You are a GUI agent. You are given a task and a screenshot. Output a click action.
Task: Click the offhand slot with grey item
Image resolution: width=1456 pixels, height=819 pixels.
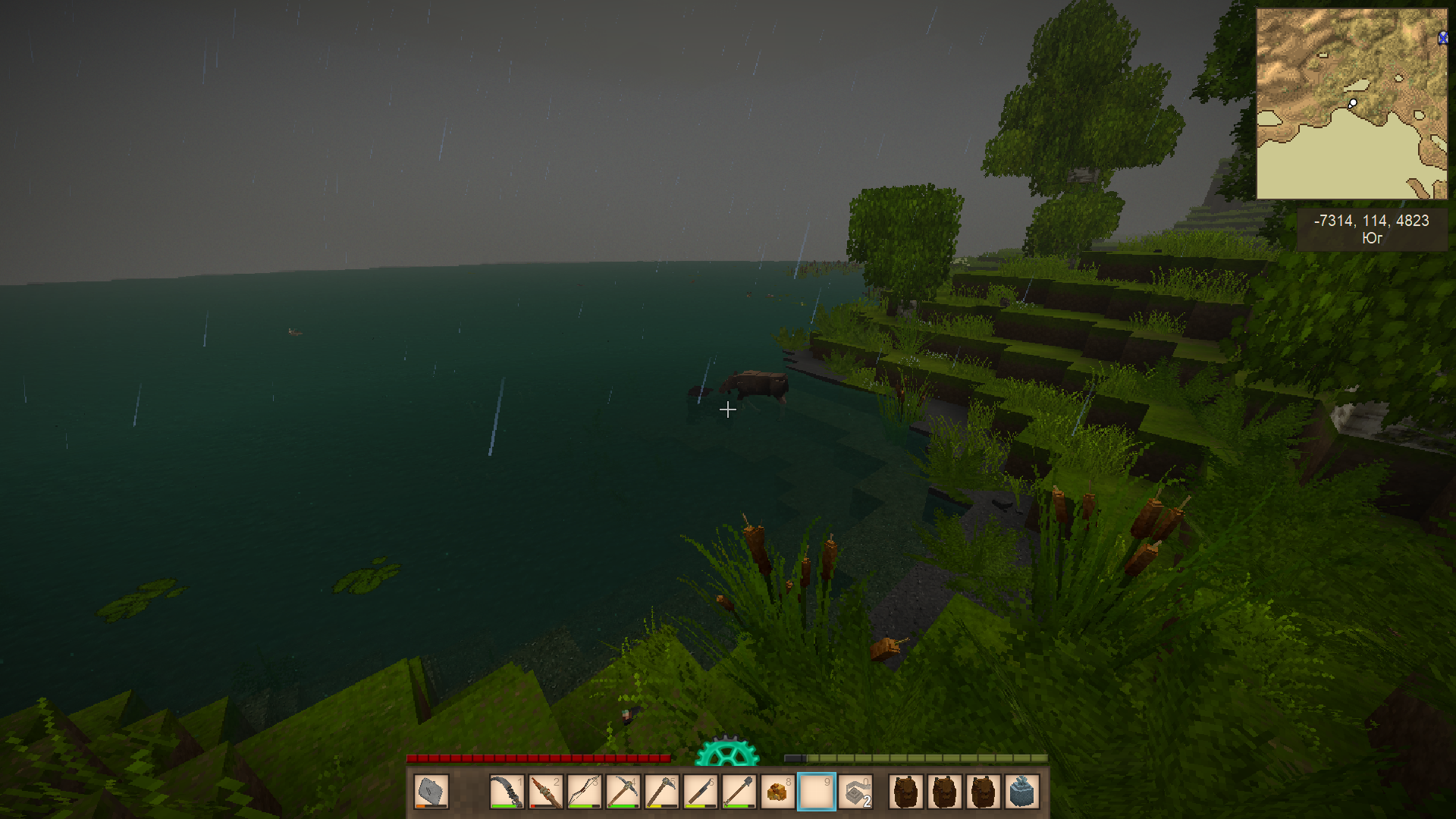[x=431, y=792]
